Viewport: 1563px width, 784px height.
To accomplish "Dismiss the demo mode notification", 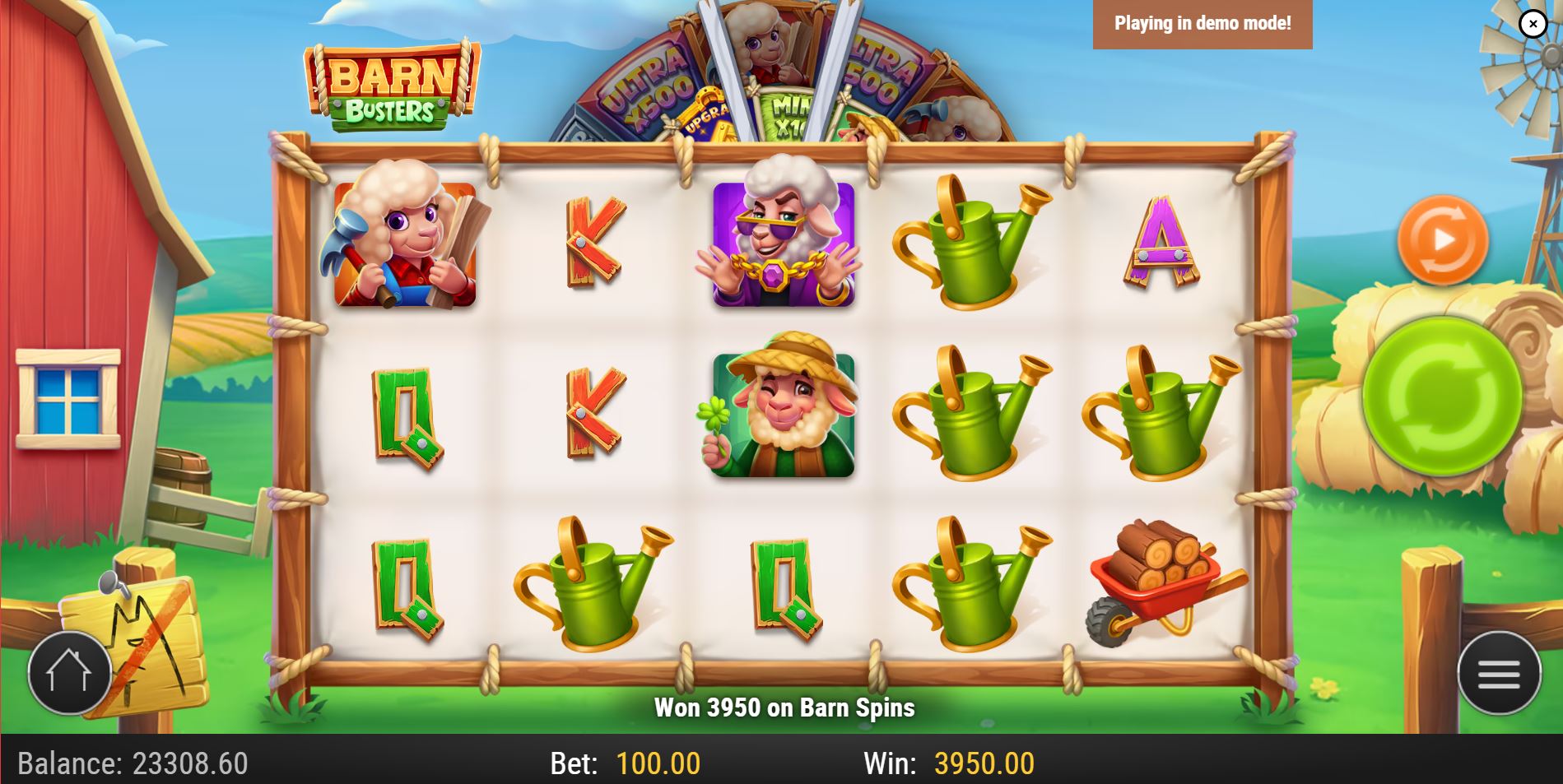I will click(x=1533, y=23).
